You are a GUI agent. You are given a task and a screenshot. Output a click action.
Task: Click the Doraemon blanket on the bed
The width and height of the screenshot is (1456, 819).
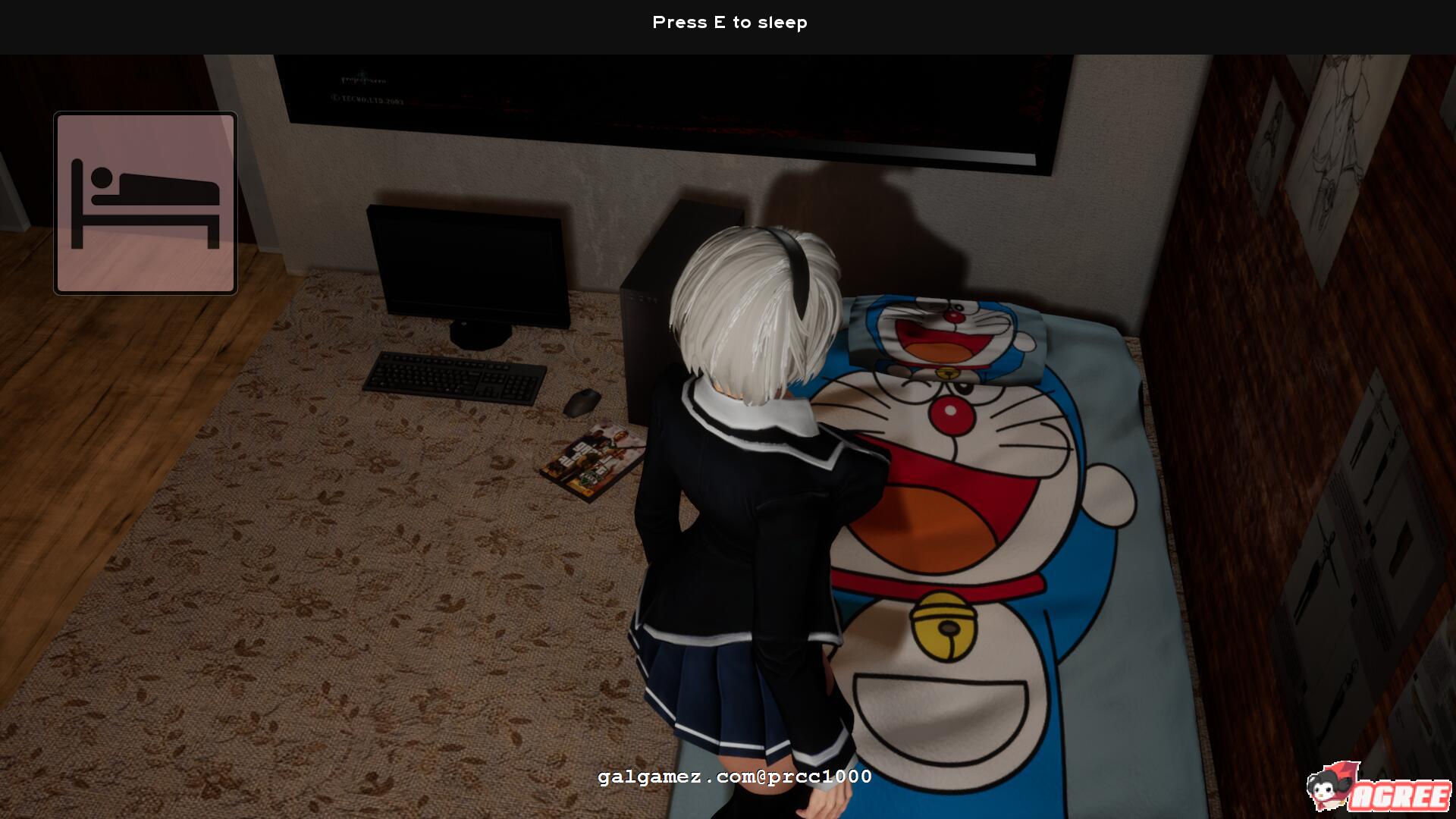(986, 531)
